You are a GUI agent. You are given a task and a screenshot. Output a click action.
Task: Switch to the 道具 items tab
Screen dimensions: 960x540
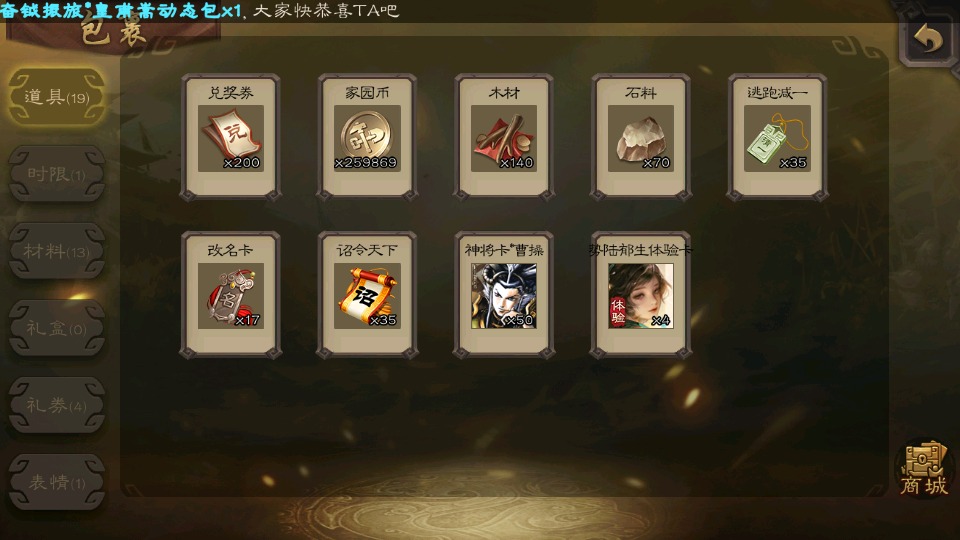[x=56, y=98]
